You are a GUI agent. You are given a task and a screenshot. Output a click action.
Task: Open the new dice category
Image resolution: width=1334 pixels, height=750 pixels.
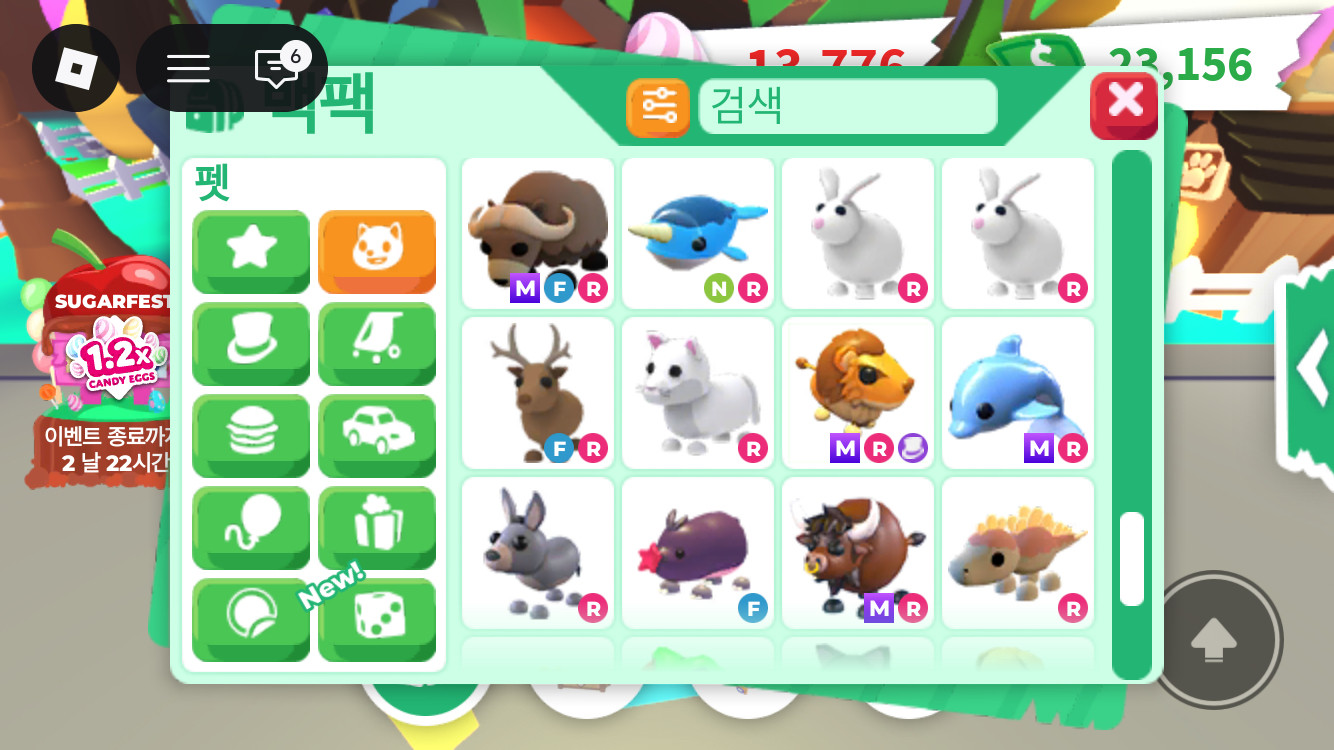(377, 620)
